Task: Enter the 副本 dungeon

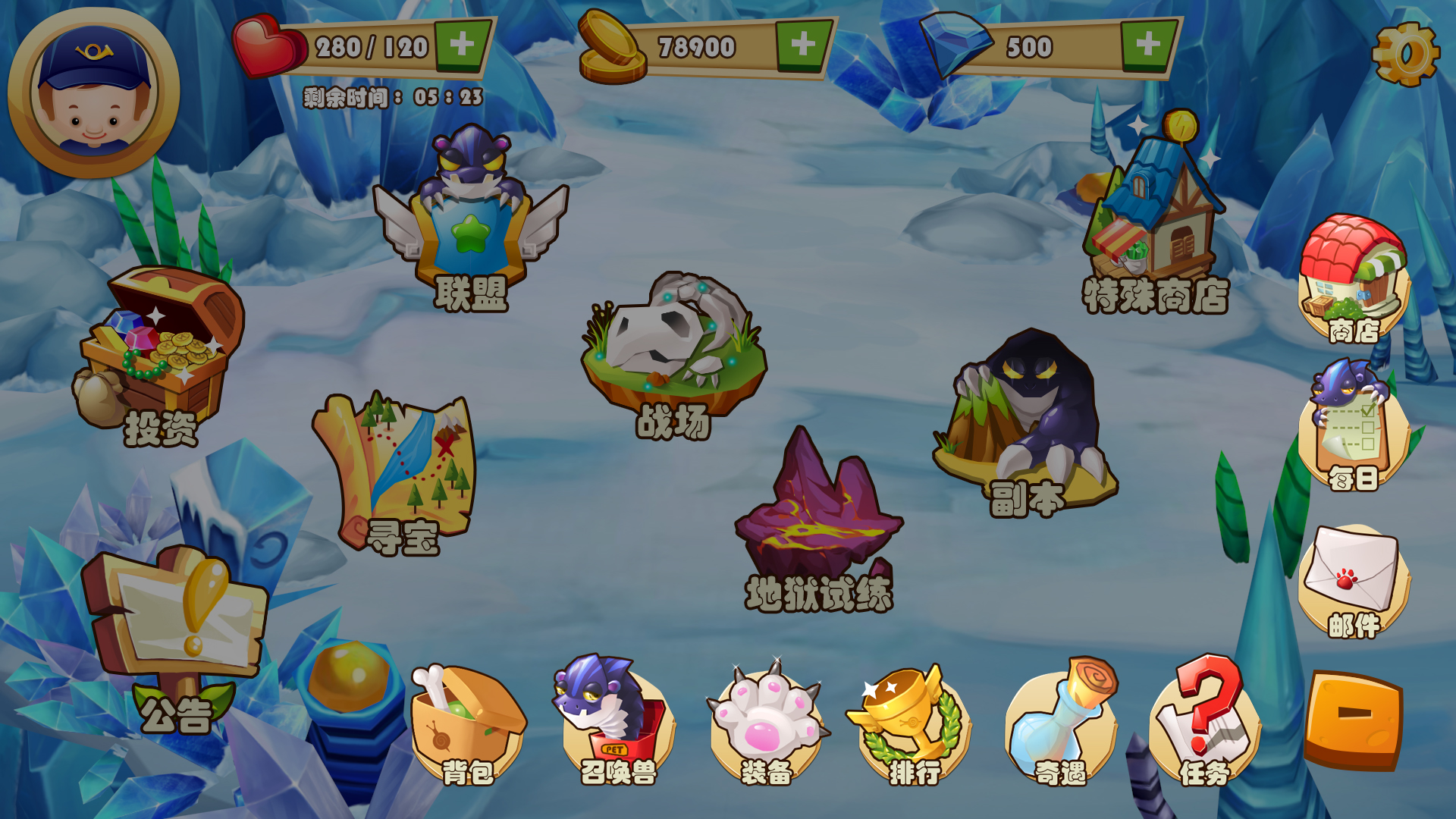Action: [x=1028, y=421]
